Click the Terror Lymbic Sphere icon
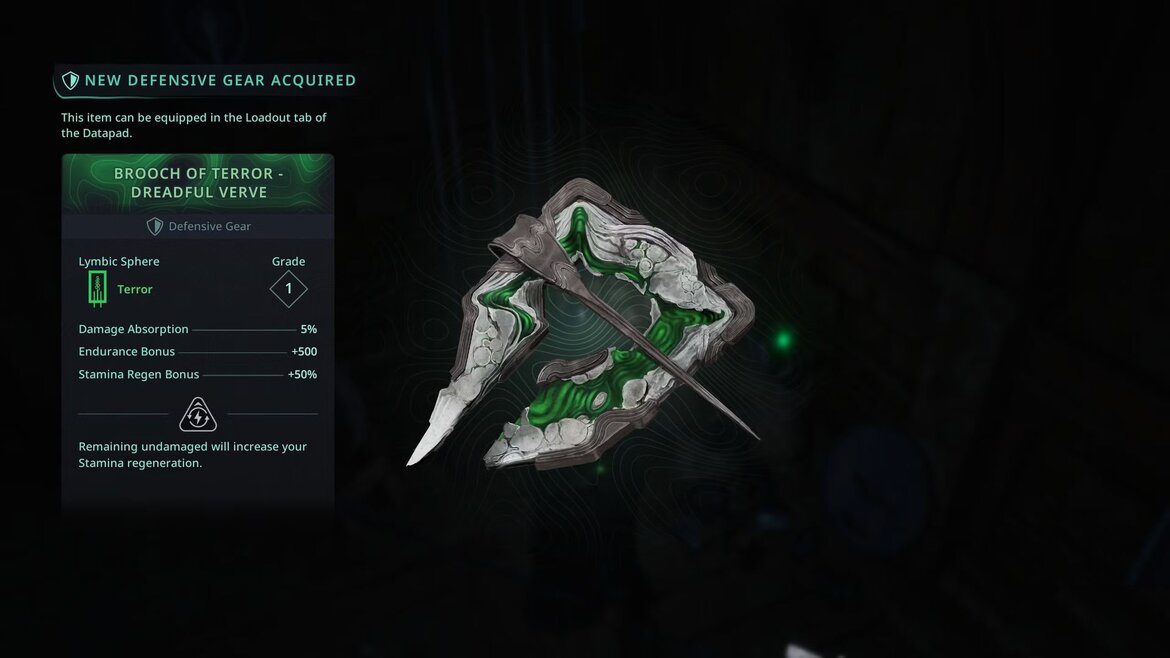Viewport: 1170px width, 658px height. tap(97, 289)
